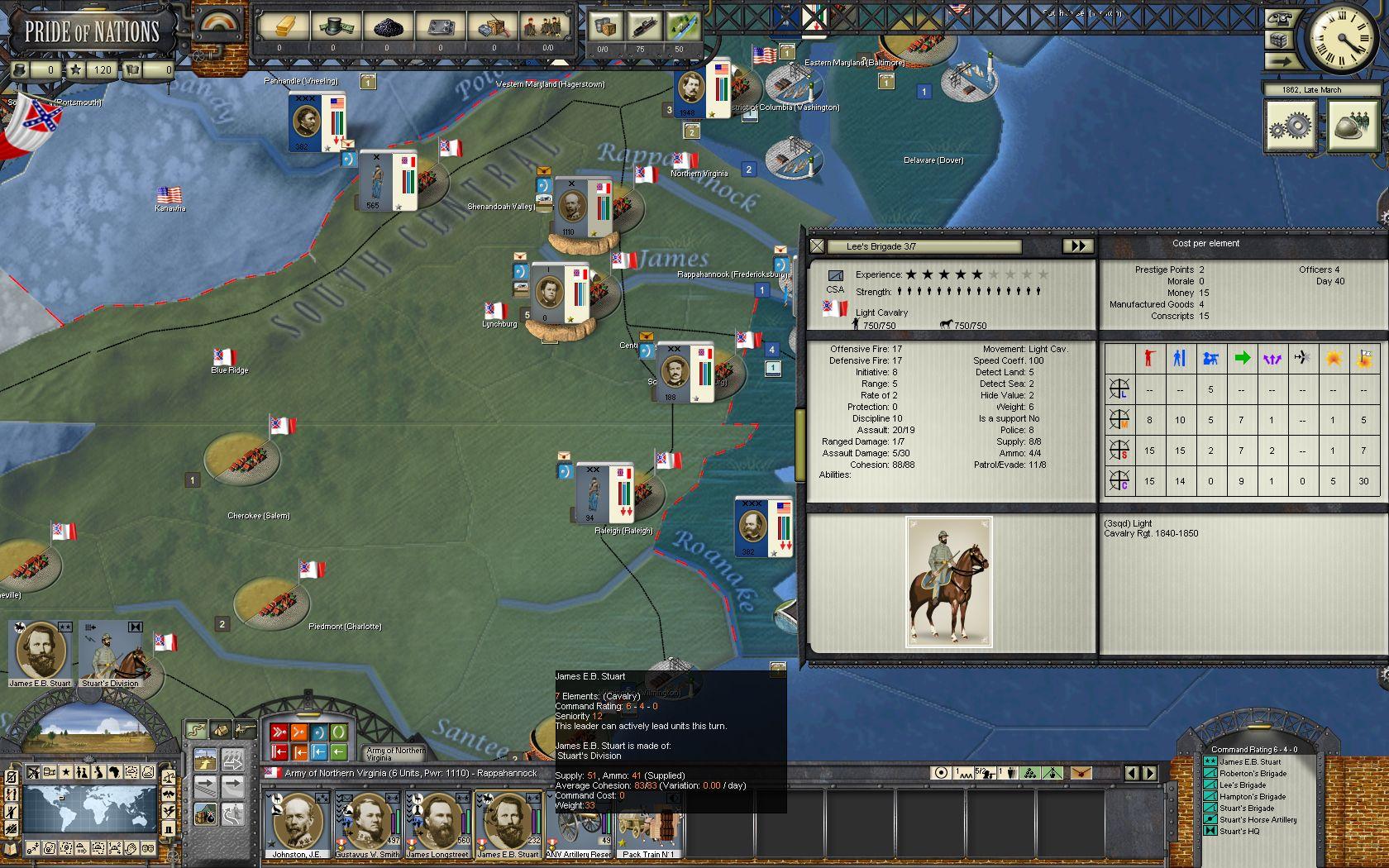1389x868 pixels.
Task: Click the railroad movement arrow icon
Action: point(206,786)
